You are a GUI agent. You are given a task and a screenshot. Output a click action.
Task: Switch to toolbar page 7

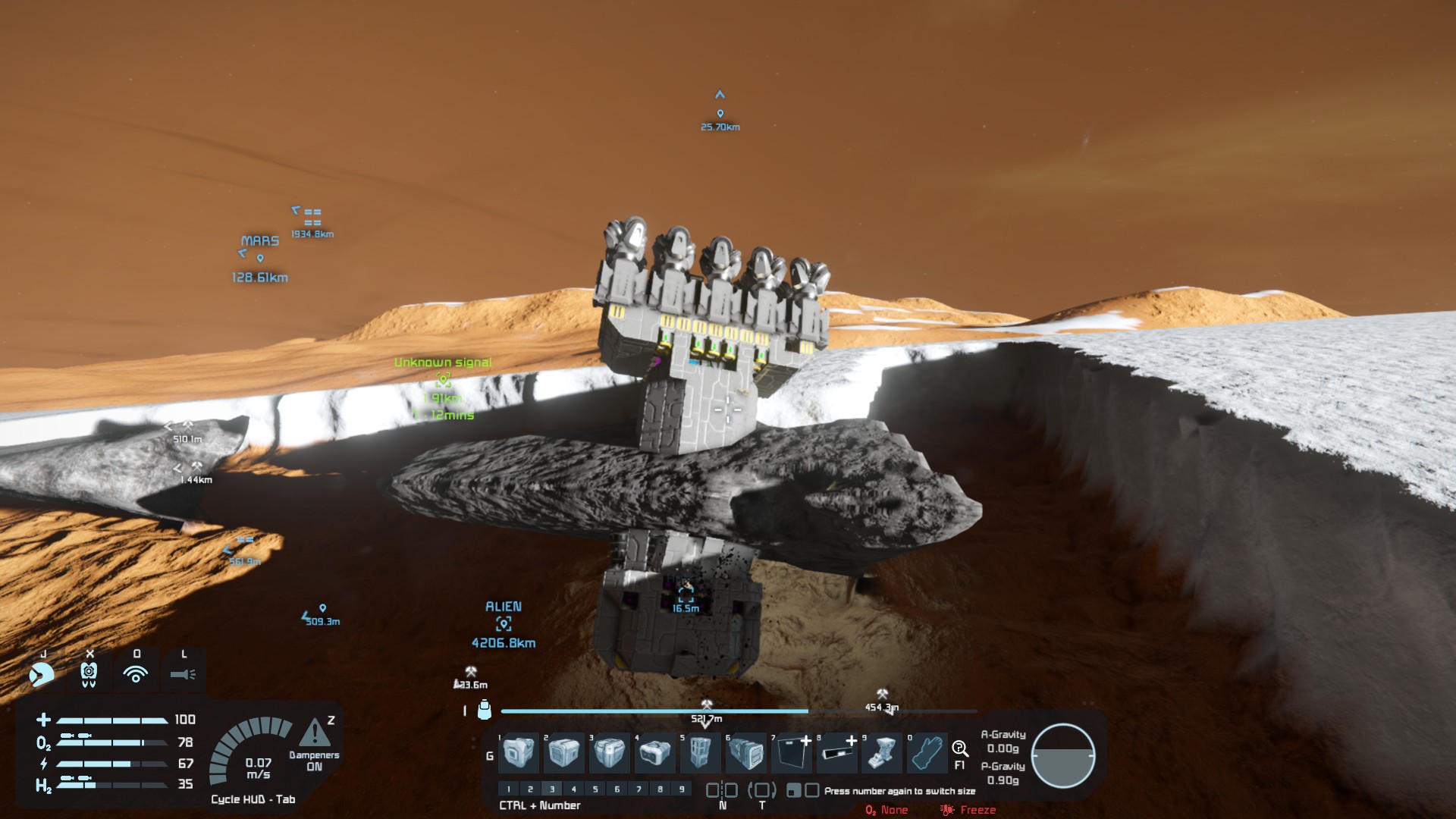(639, 789)
